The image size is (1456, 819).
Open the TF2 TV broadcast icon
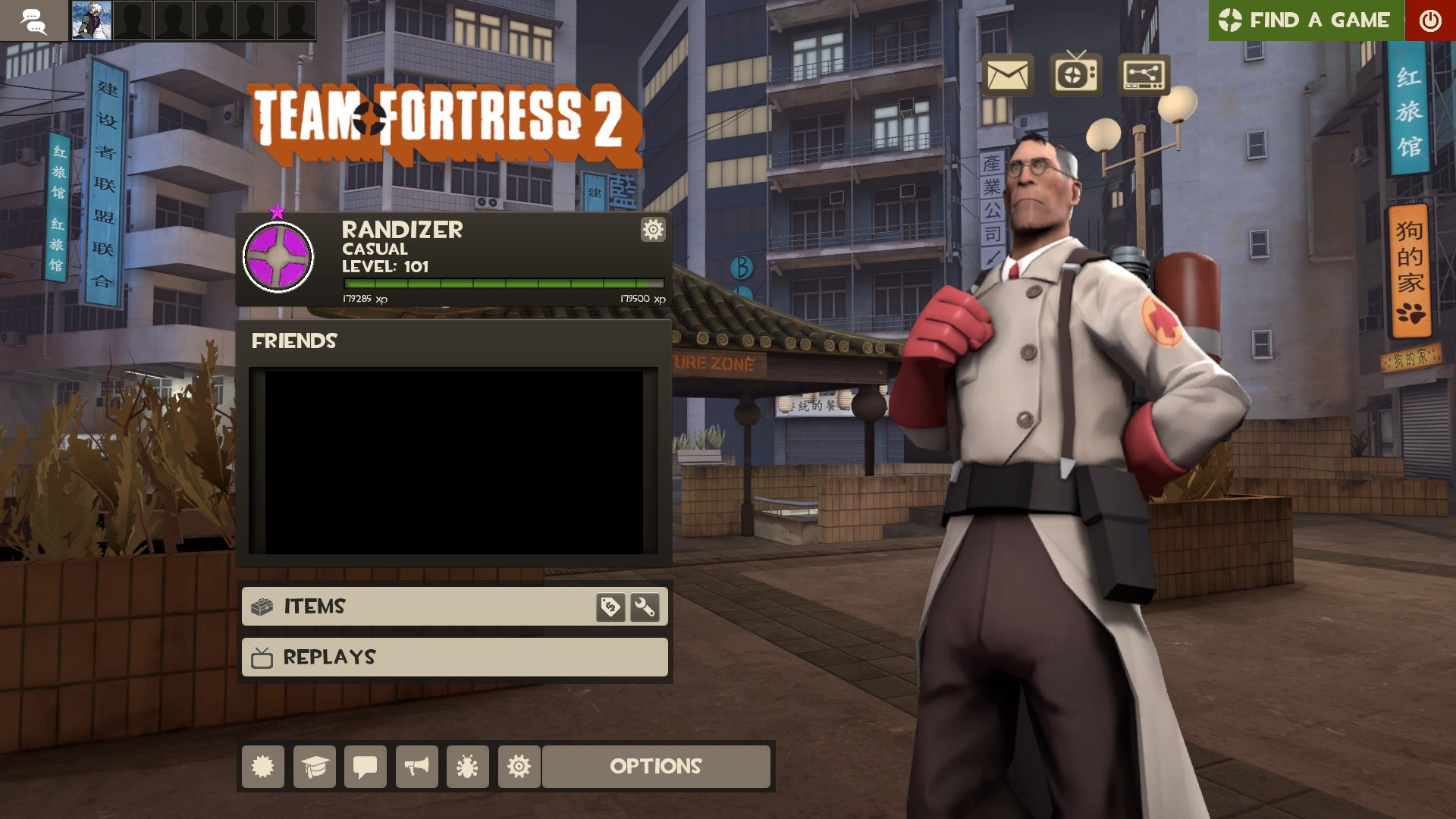coord(1074,75)
